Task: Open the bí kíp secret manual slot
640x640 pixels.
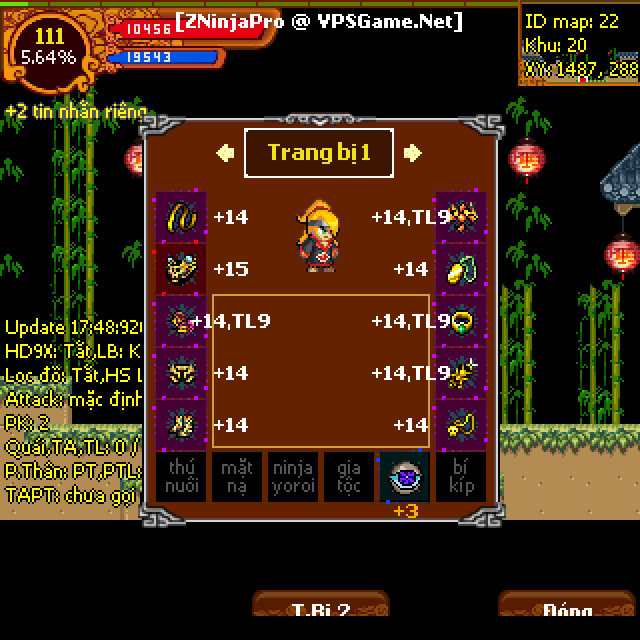Action: (460, 477)
